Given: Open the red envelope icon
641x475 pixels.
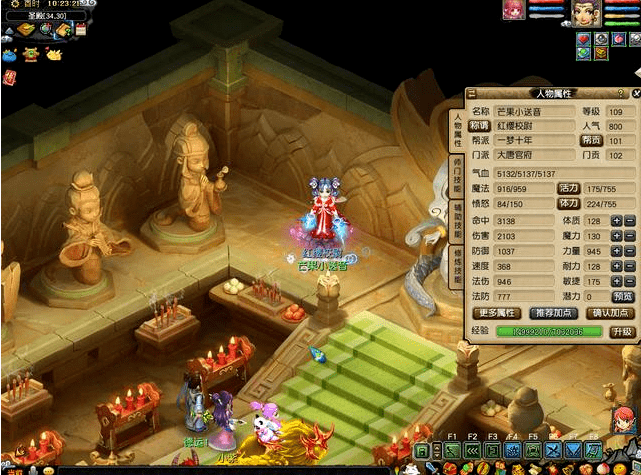Looking at the screenshot, I should [x=10, y=77].
